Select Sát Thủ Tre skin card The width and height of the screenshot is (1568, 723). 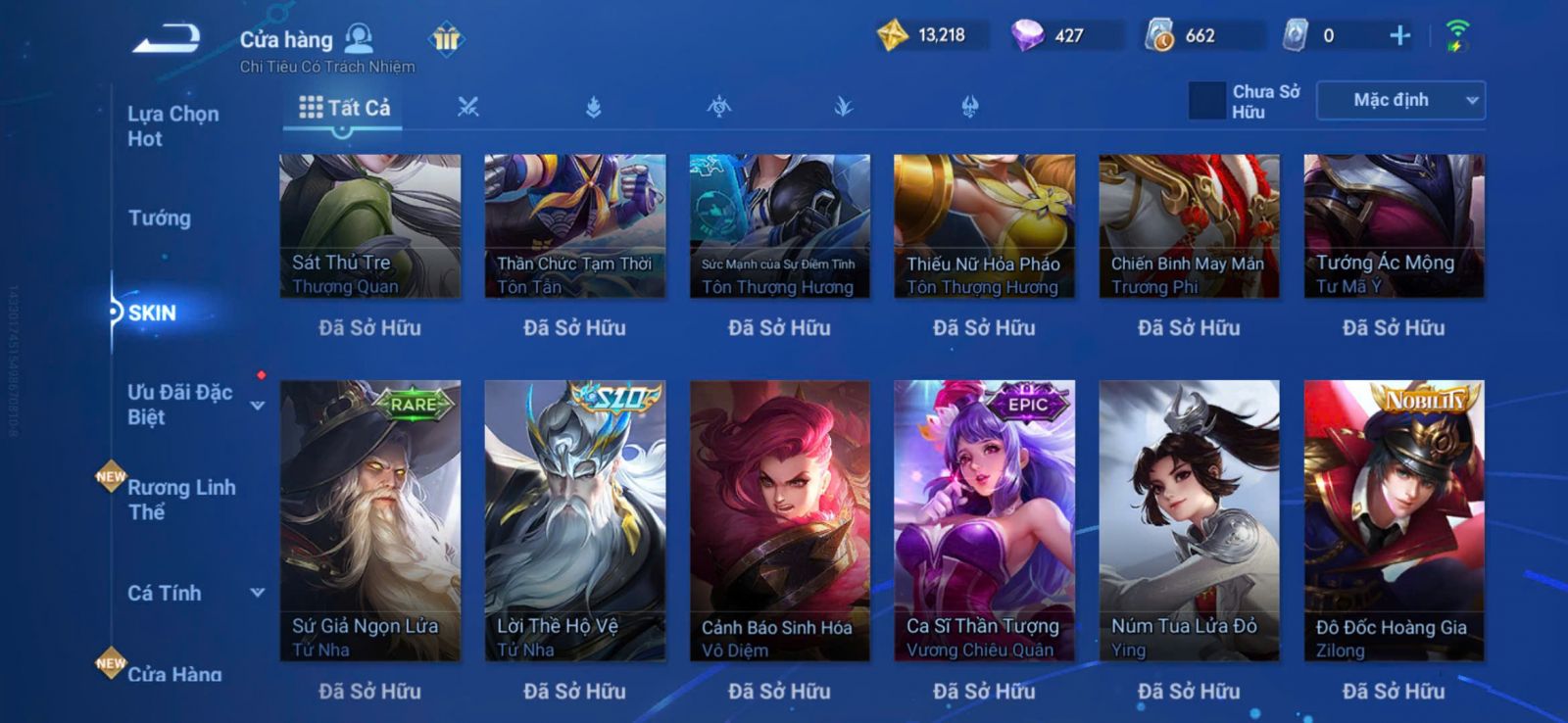point(369,225)
